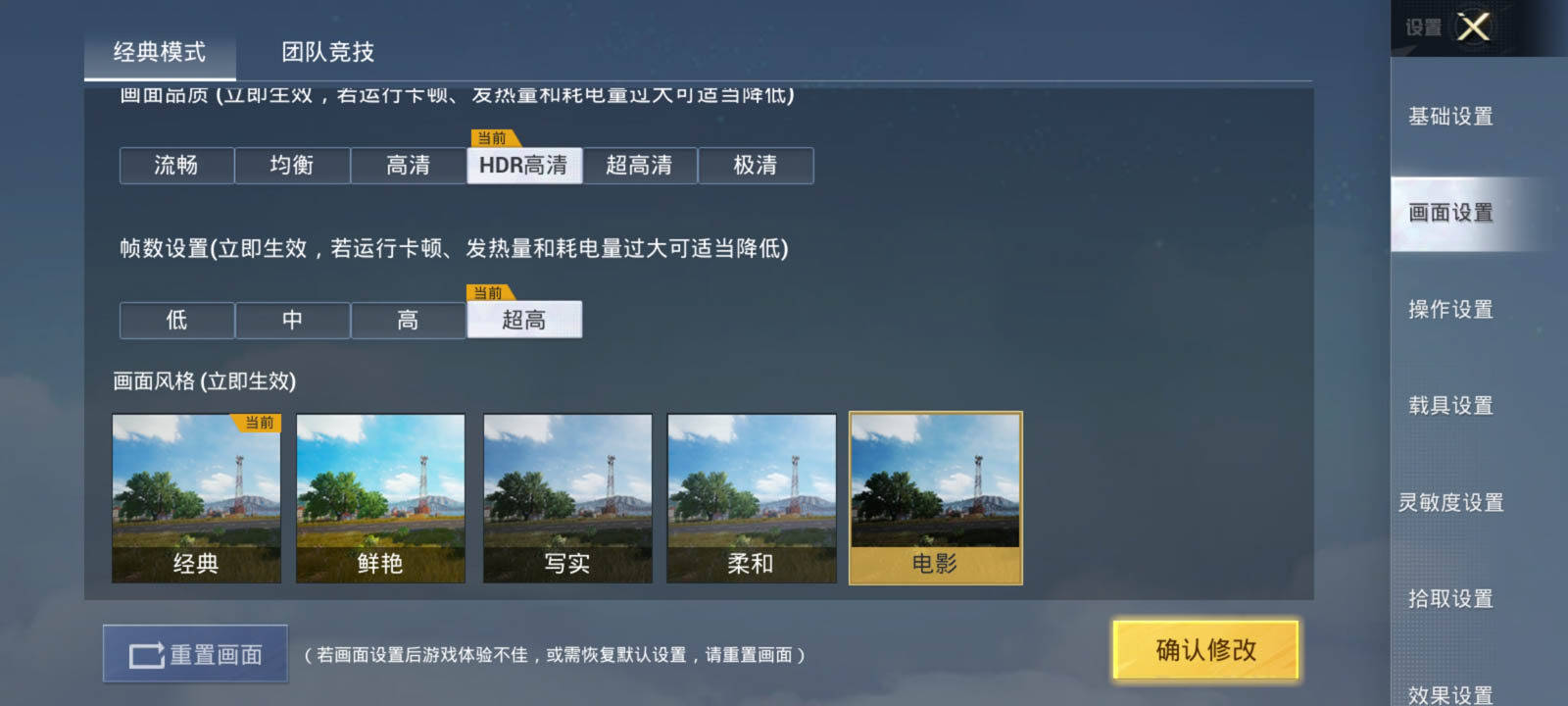
Task: Set frame rate to 低
Action: click(x=176, y=320)
